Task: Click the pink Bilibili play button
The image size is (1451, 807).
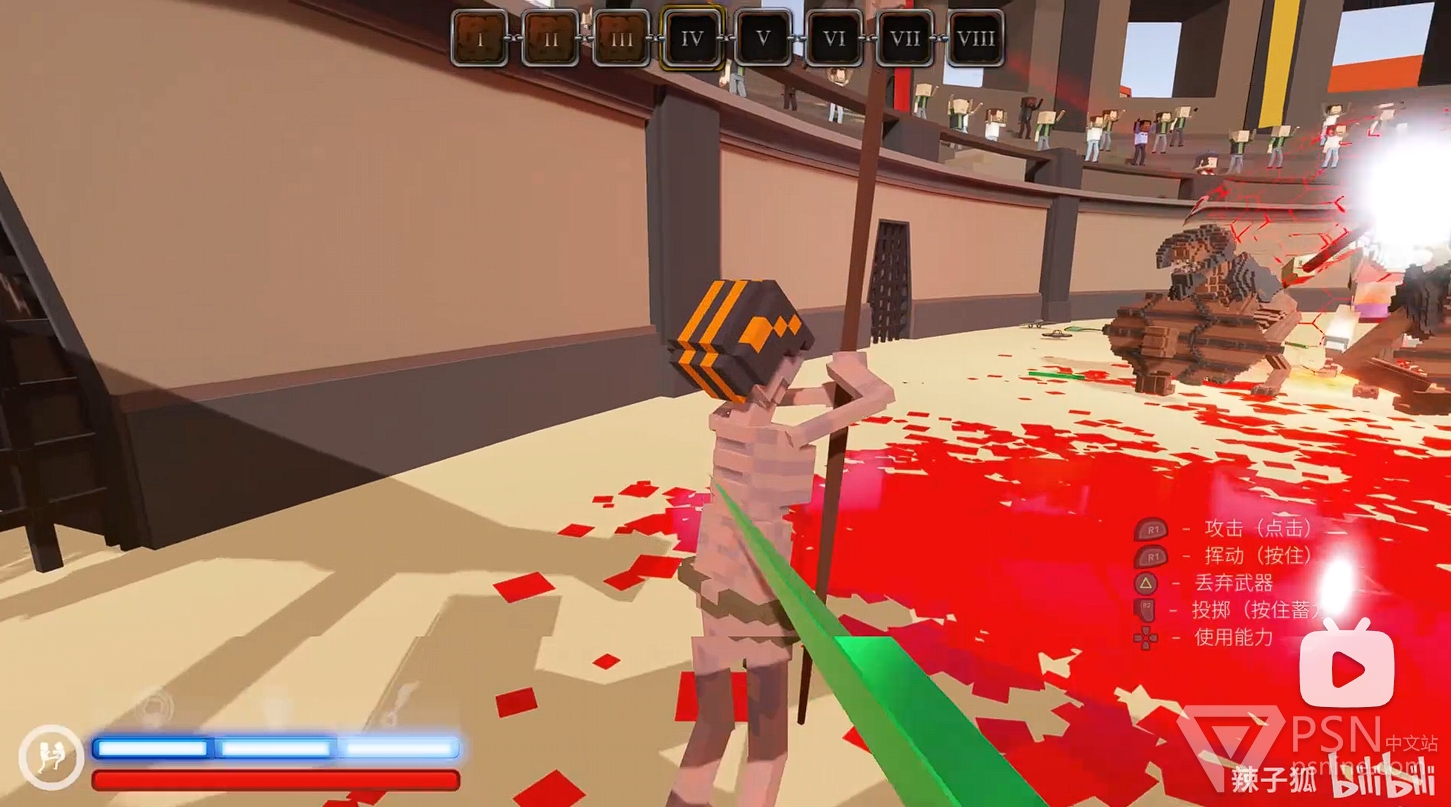Action: coord(1347,665)
